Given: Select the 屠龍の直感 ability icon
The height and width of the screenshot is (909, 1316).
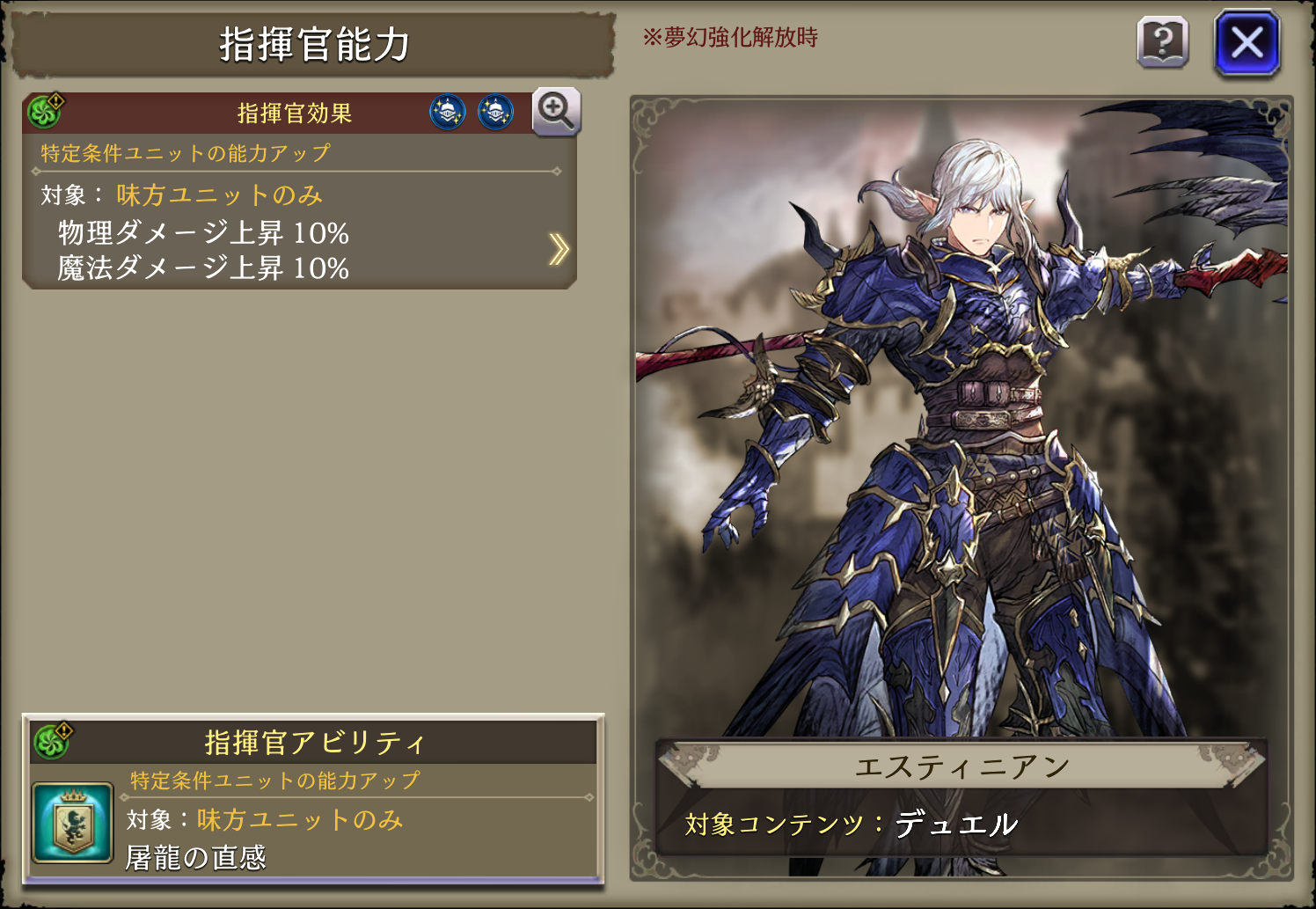Looking at the screenshot, I should click(x=72, y=823).
